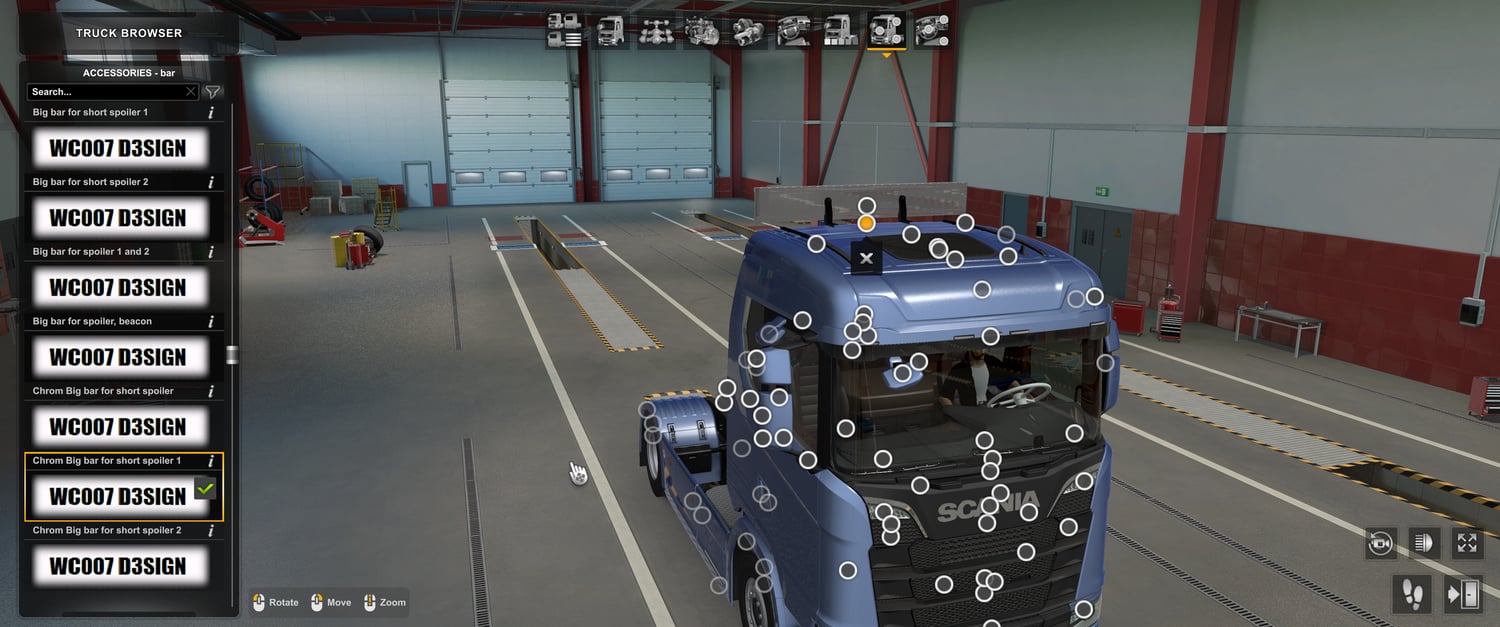
Task: Click the accessory search field
Action: point(105,92)
